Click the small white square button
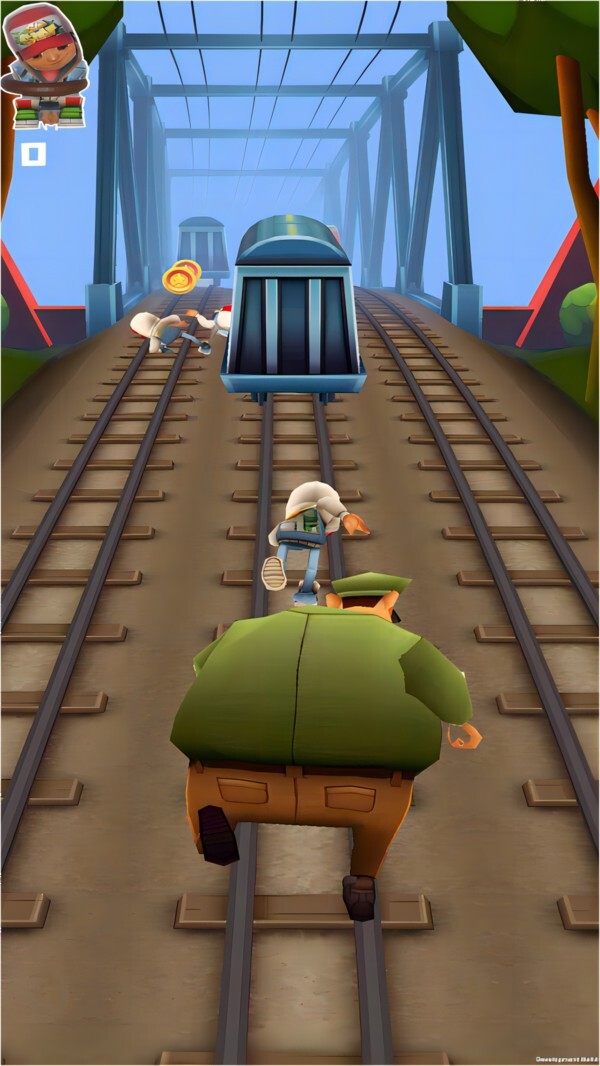Screen dimensions: 600x1066 [x=34, y=154]
